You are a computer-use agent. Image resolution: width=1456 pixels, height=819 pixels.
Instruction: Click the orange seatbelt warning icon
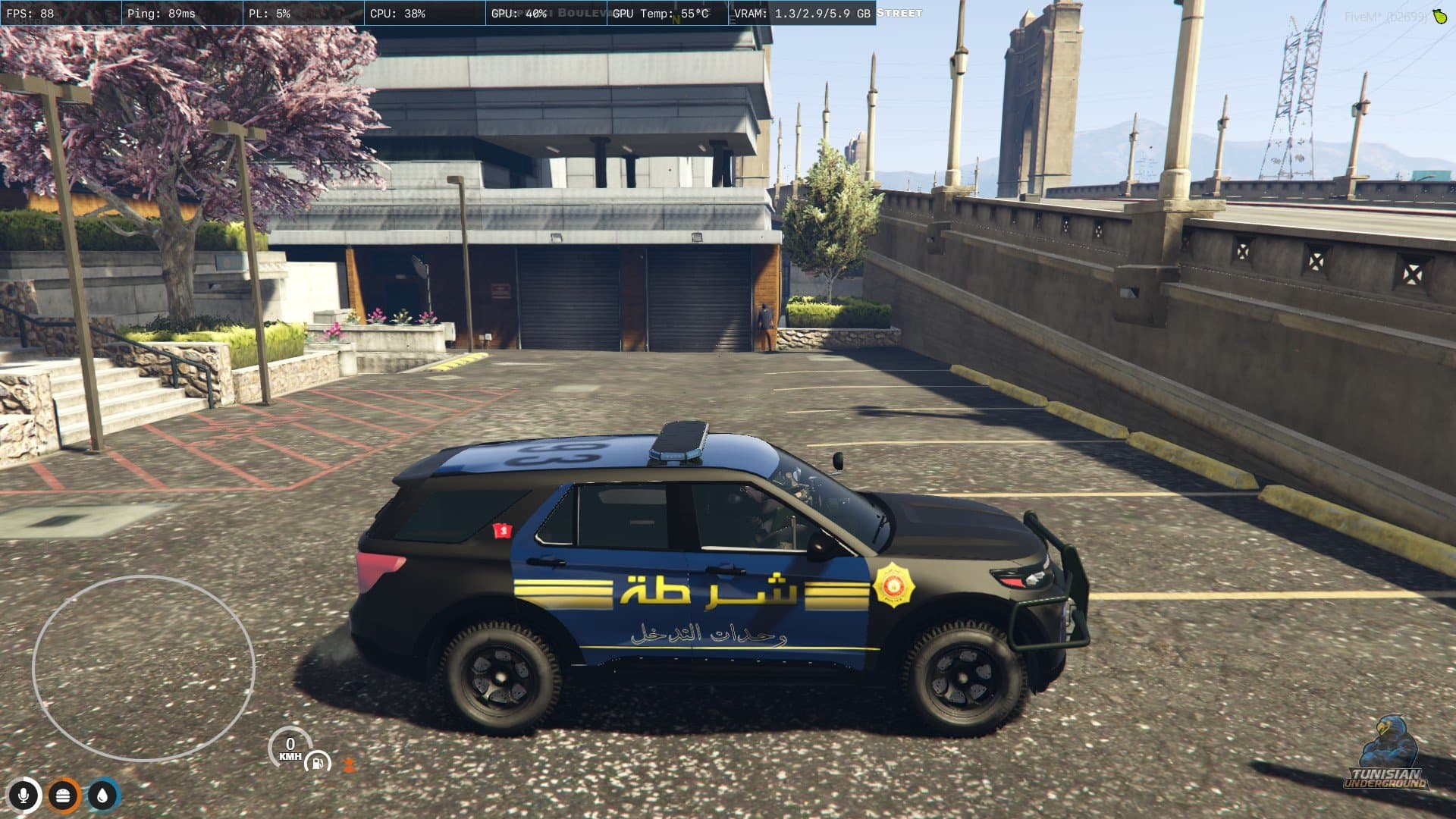[x=349, y=764]
